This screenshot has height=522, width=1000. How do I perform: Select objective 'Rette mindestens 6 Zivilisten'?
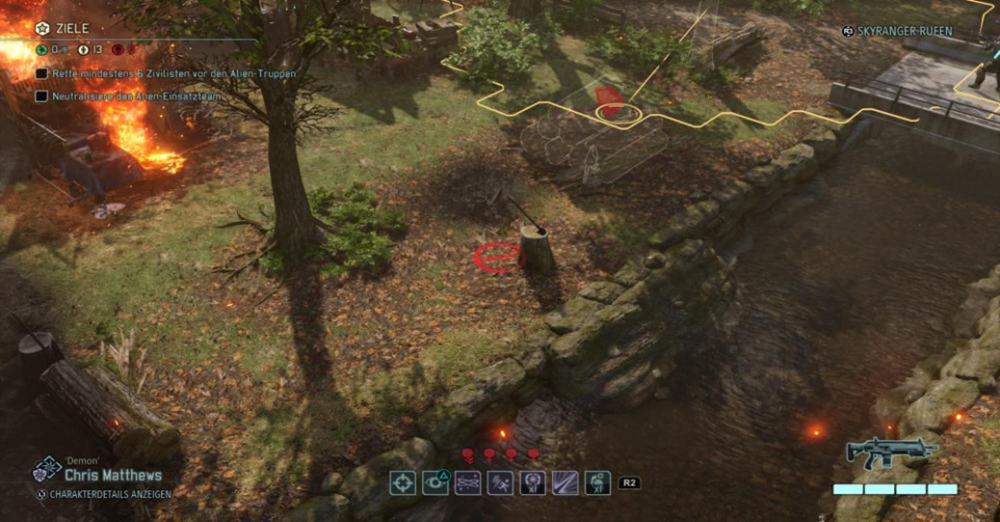point(130,73)
